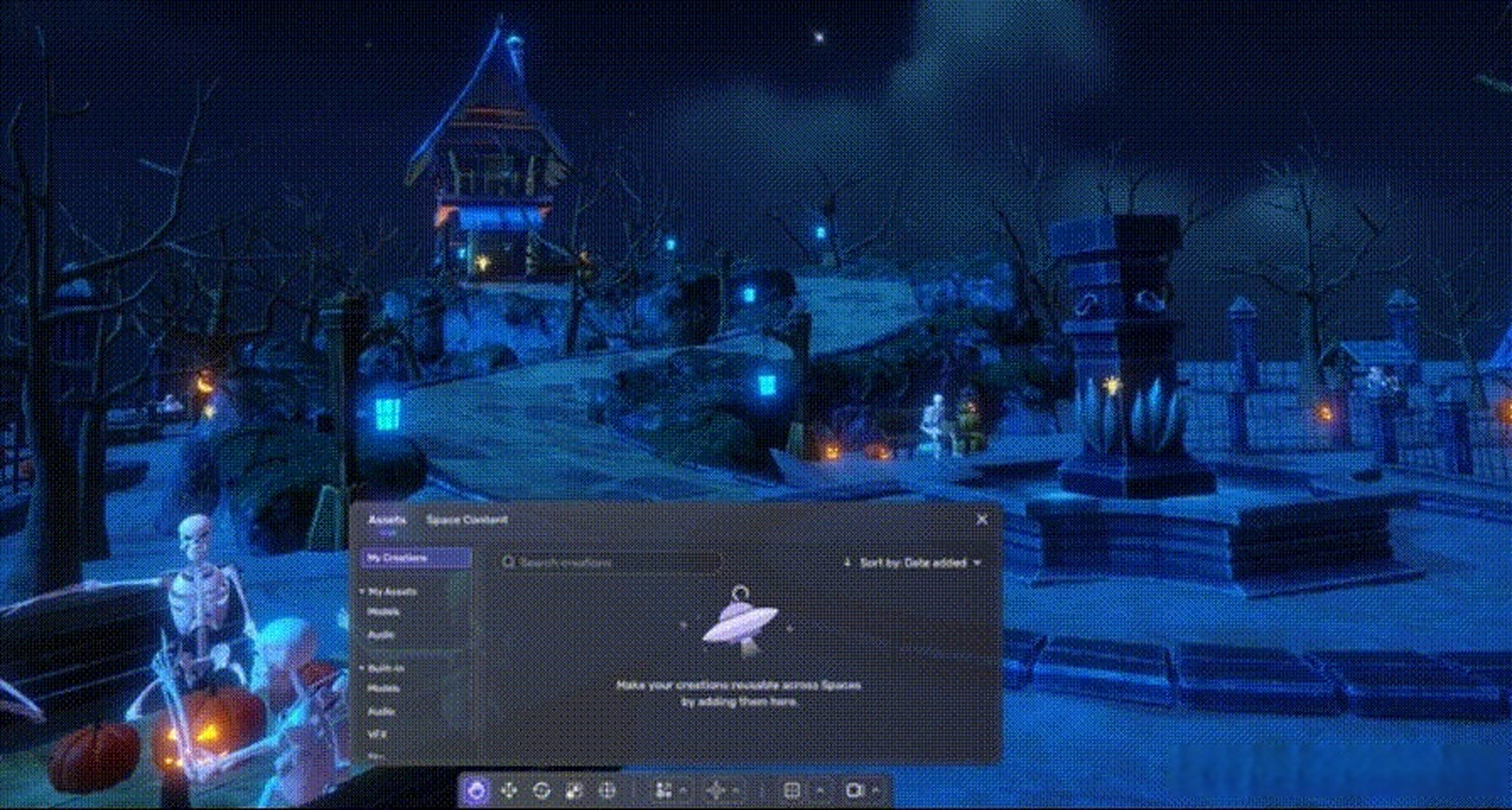Switch to the Assets tab

click(x=387, y=518)
